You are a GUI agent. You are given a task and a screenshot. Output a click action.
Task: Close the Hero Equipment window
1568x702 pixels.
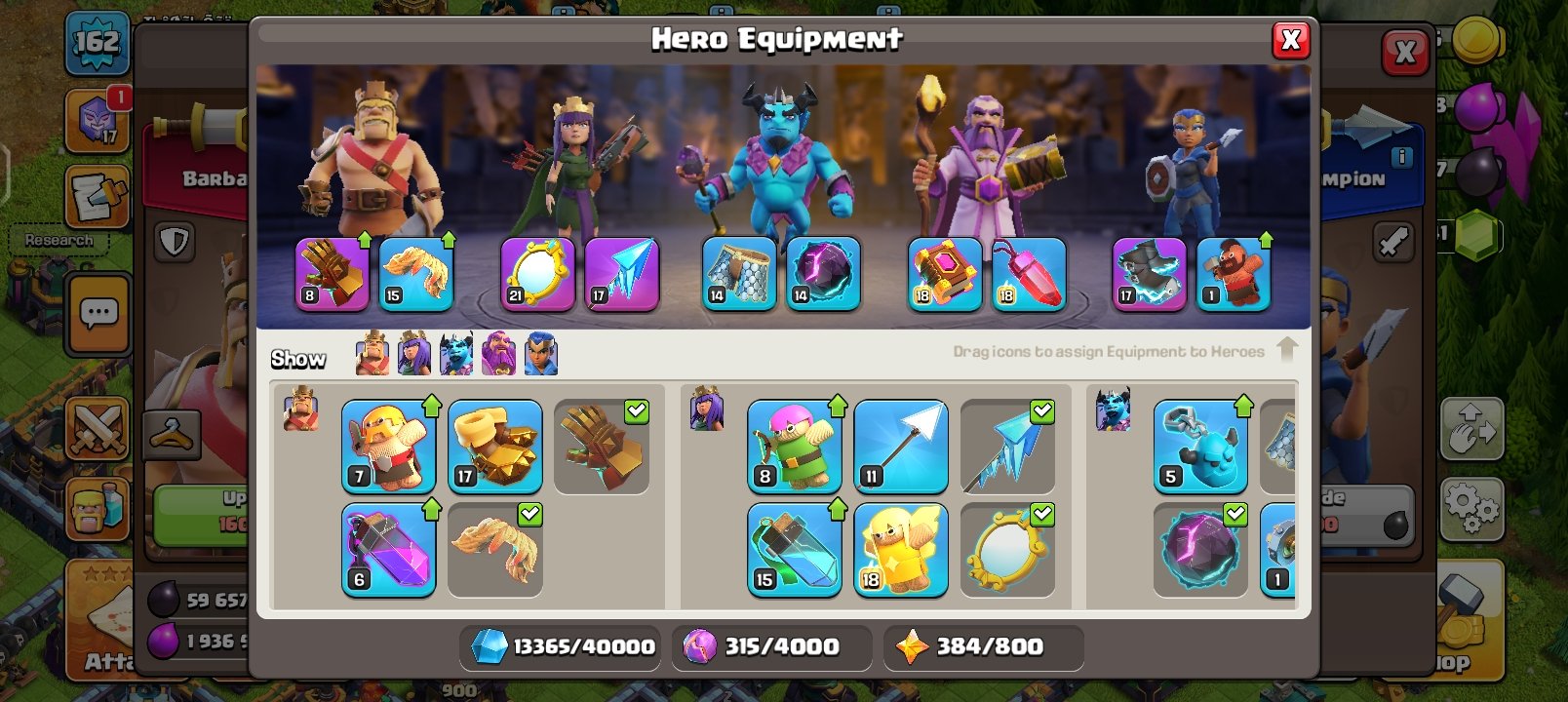click(x=1292, y=41)
